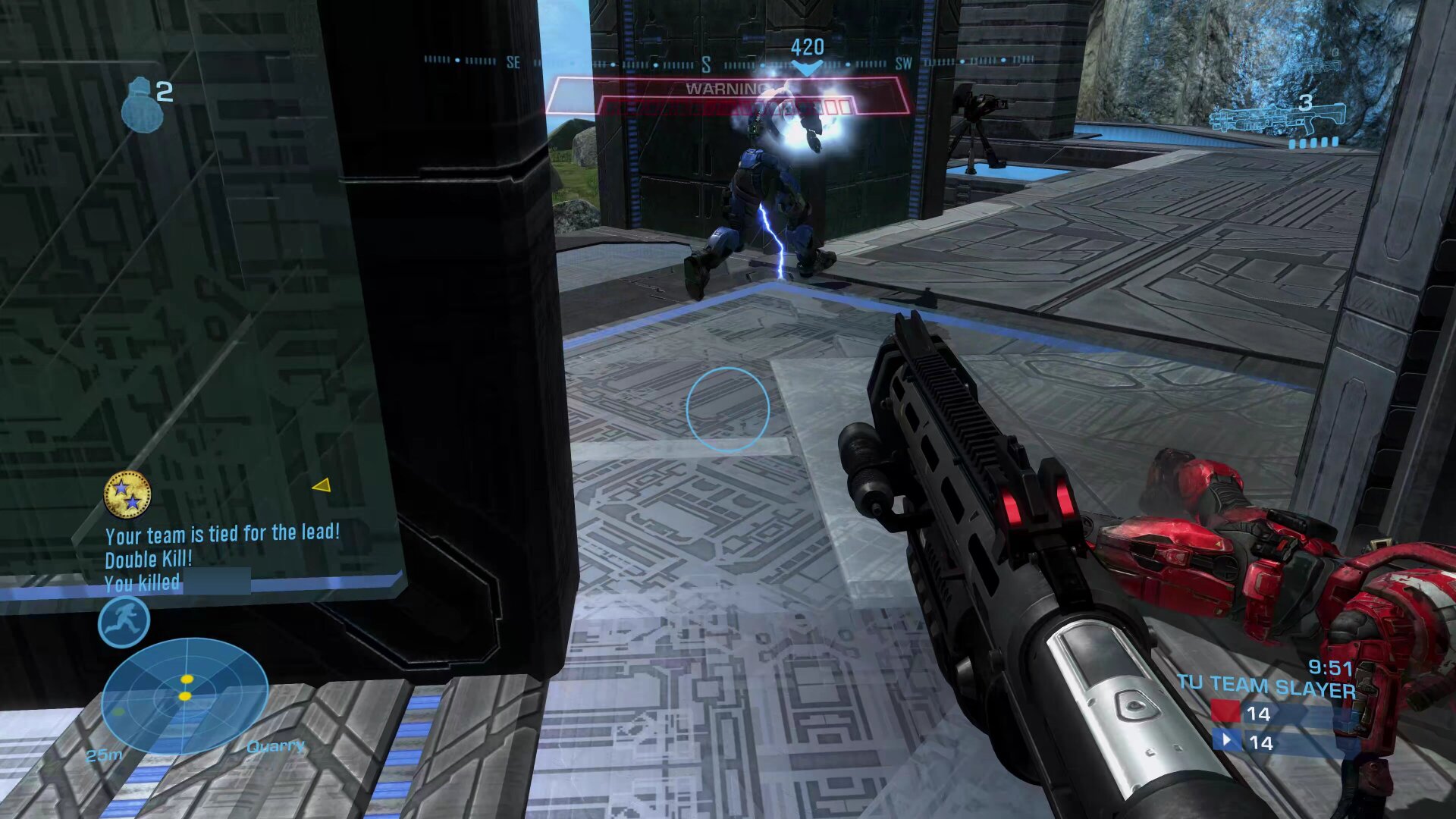Click the compass heading strip

728,62
